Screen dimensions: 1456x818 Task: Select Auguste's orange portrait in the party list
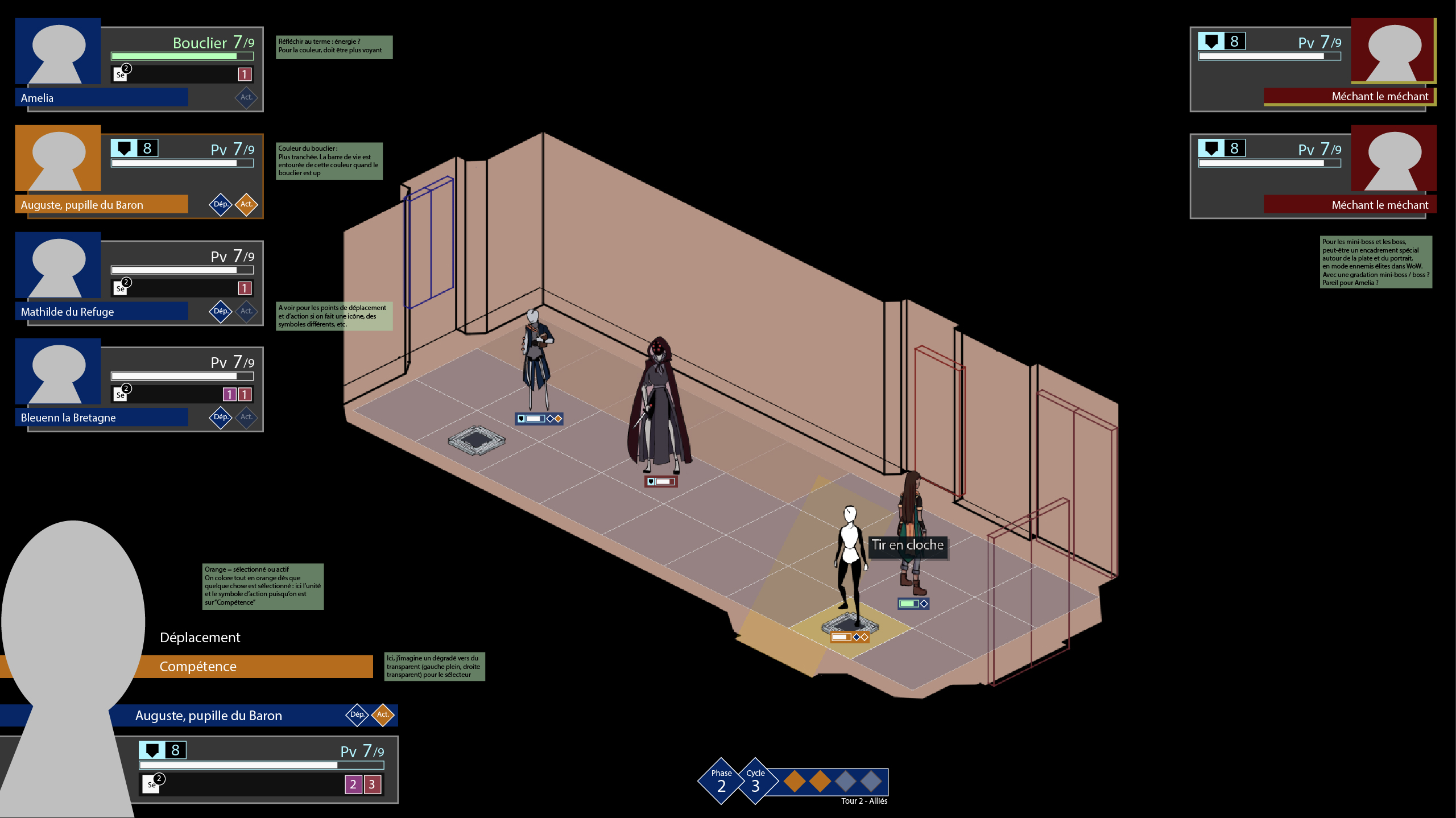(58, 158)
